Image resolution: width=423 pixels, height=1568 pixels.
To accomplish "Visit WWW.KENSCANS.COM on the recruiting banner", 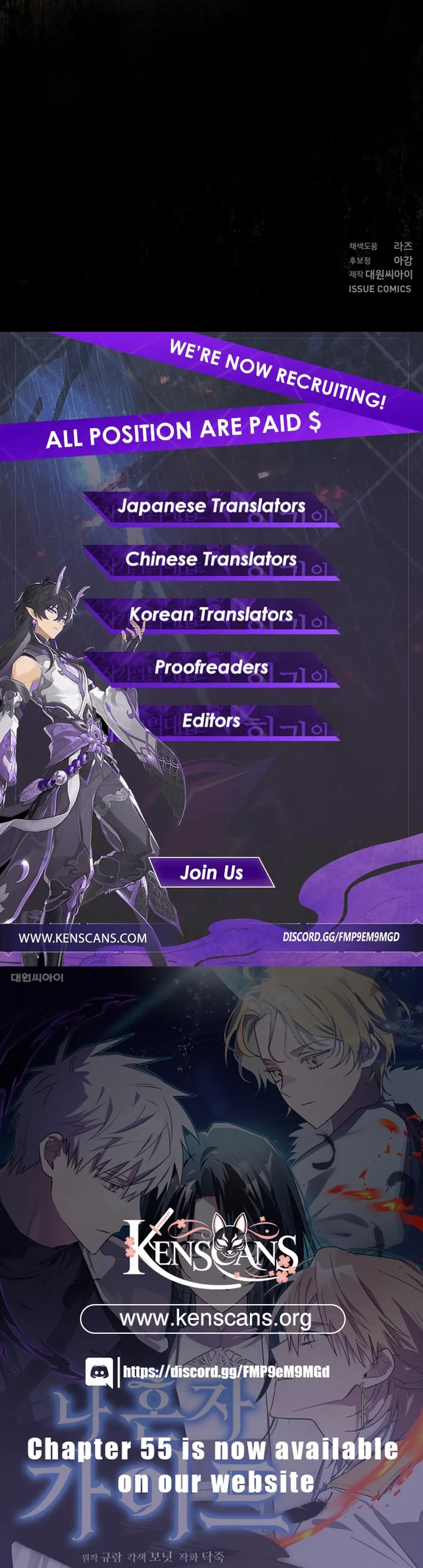I will pos(83,938).
